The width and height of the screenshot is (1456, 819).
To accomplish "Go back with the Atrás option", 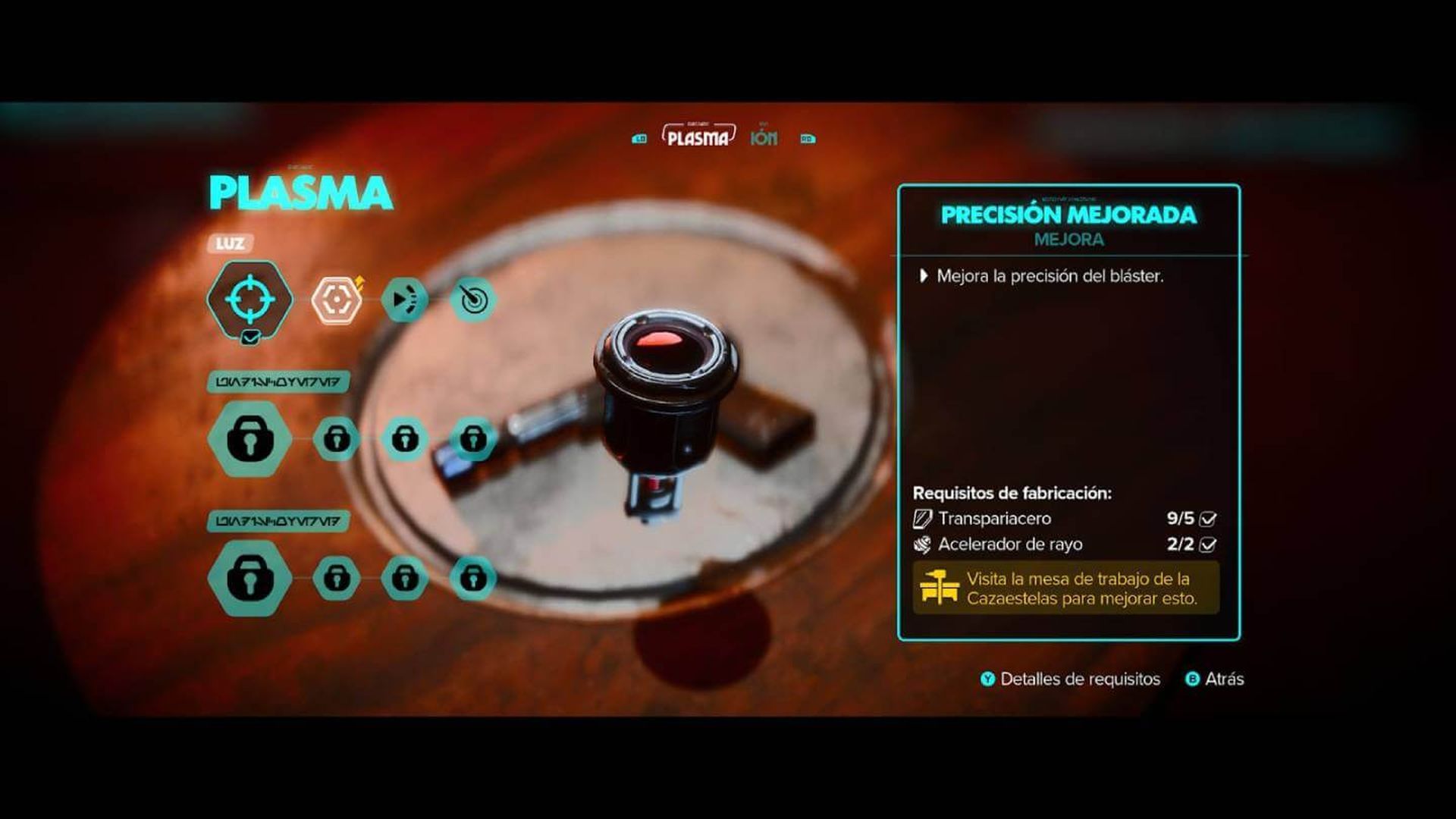I will pos(1215,679).
